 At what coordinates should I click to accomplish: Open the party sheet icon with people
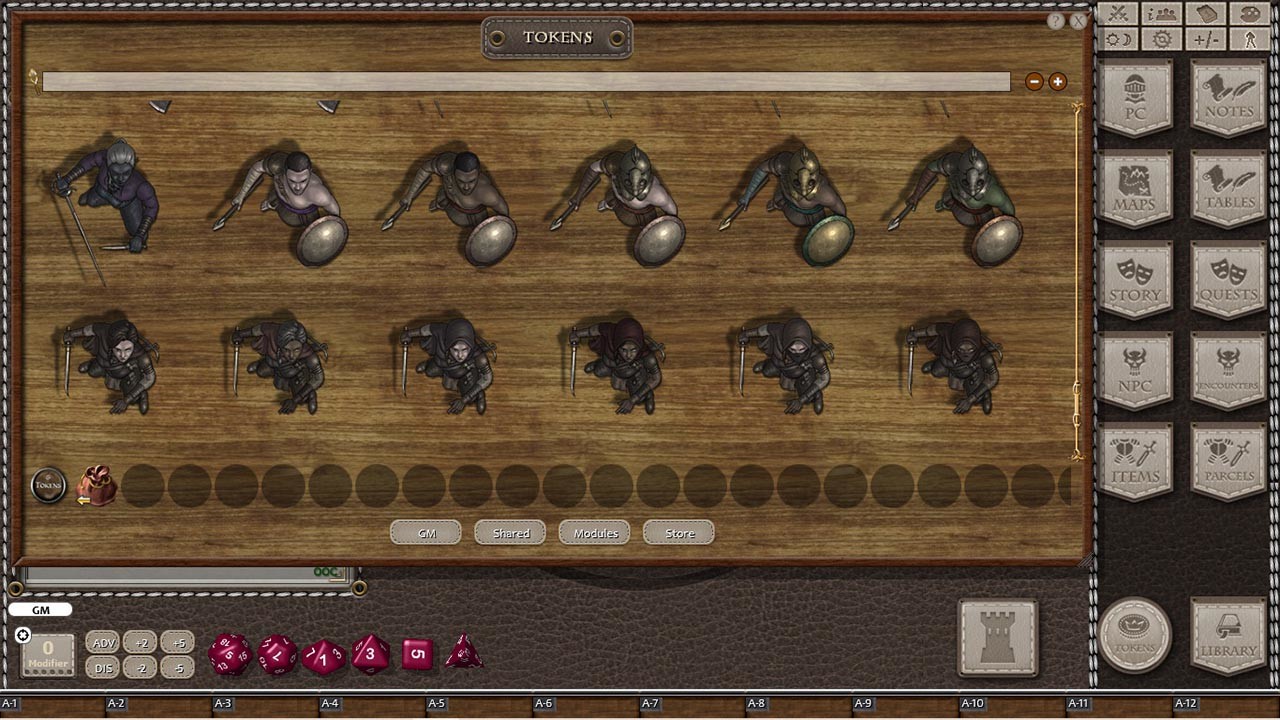(x=1162, y=13)
